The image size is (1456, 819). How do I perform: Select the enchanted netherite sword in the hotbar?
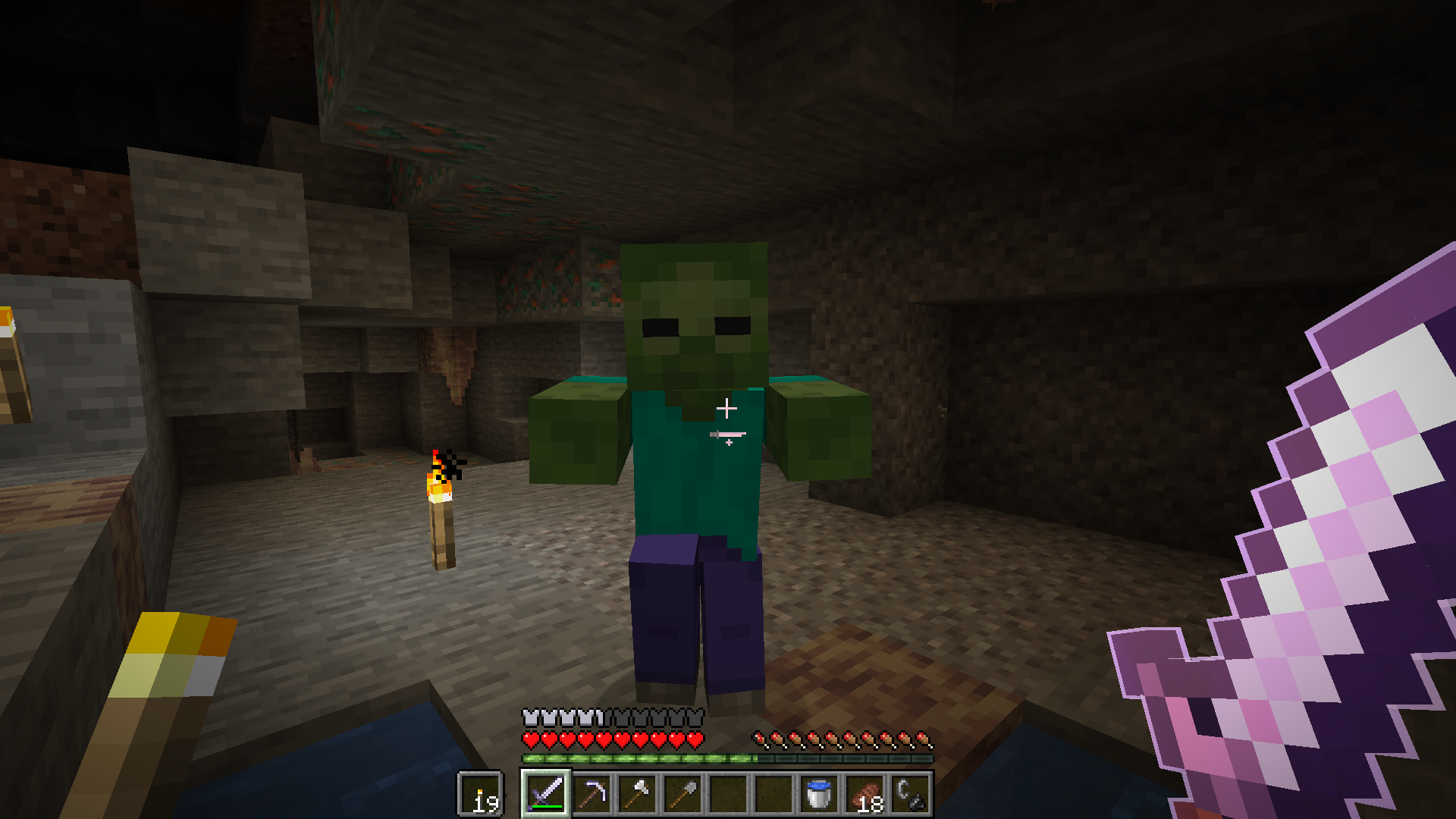pos(544,794)
